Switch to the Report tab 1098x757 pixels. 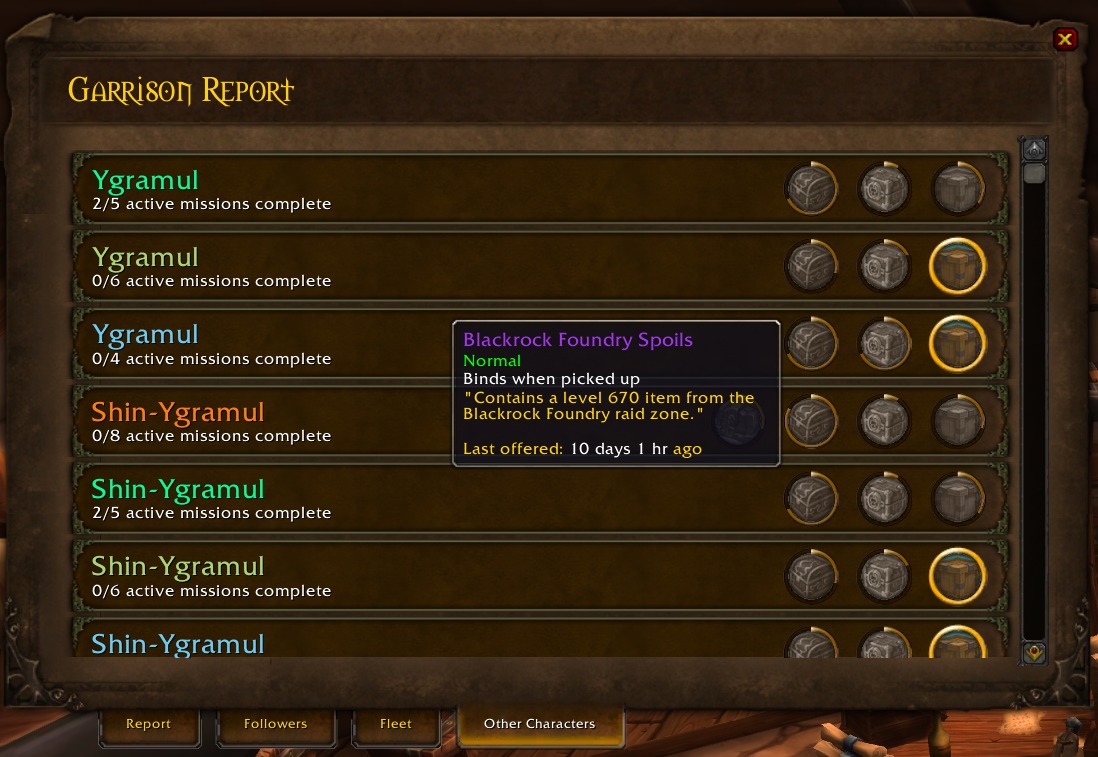[x=148, y=724]
